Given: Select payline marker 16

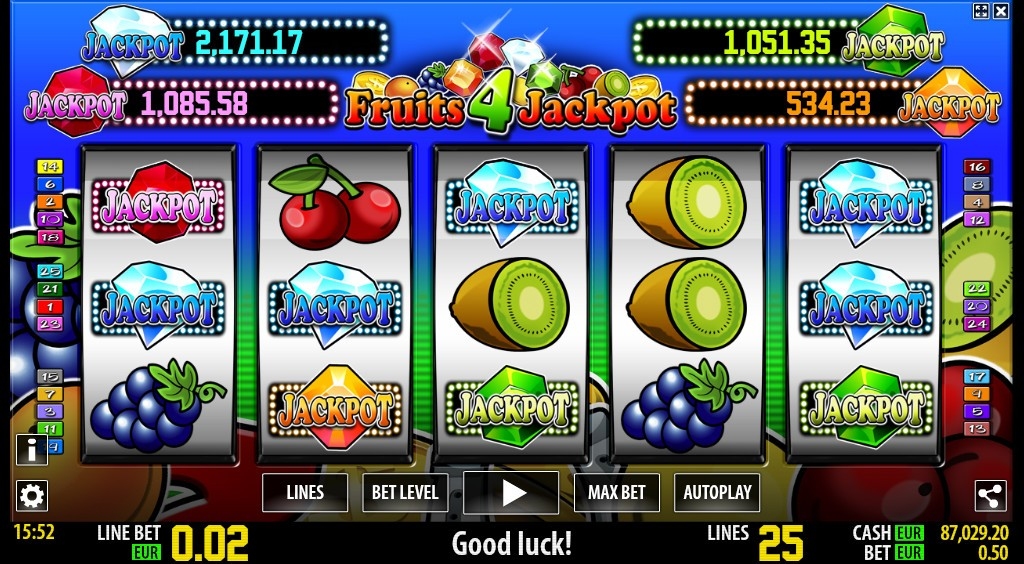Looking at the screenshot, I should coord(977,167).
